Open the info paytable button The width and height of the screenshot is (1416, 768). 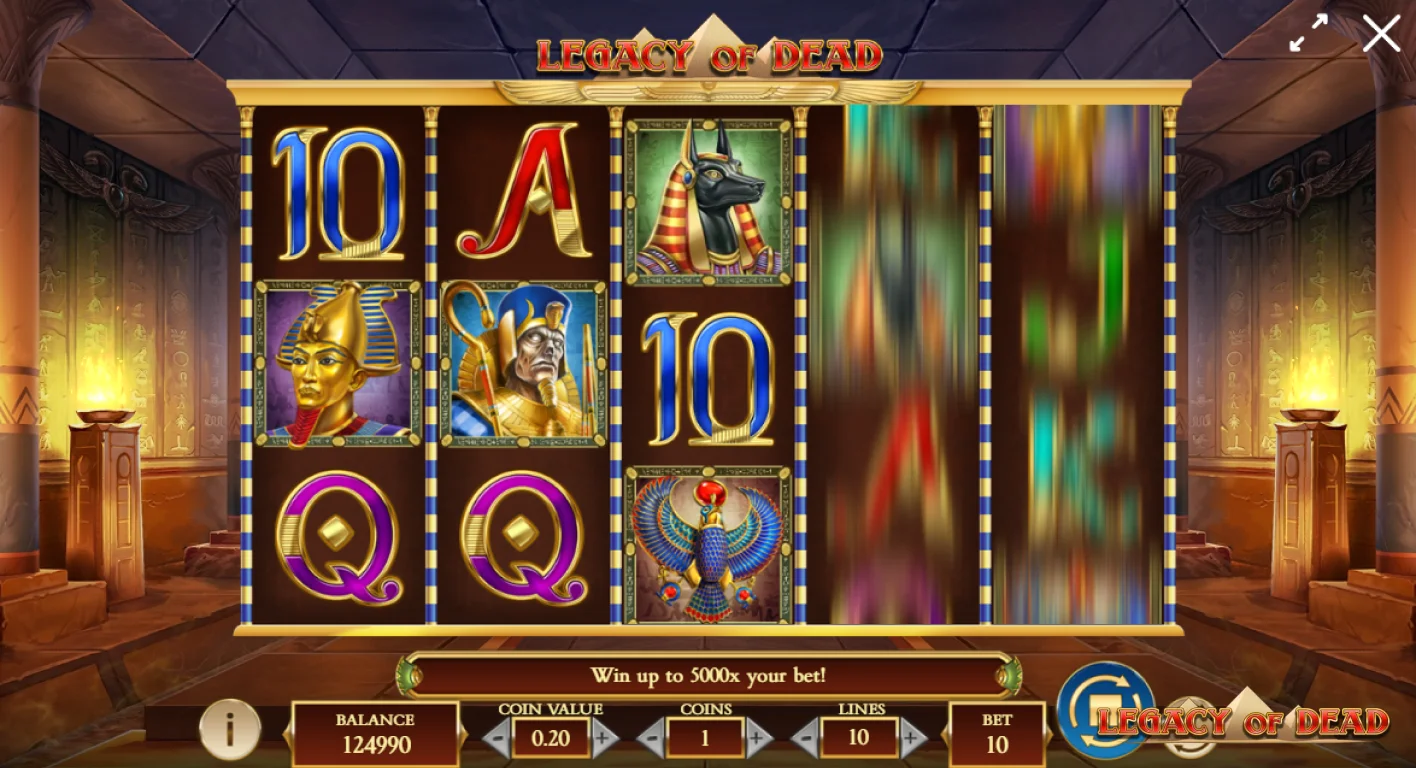point(229,729)
